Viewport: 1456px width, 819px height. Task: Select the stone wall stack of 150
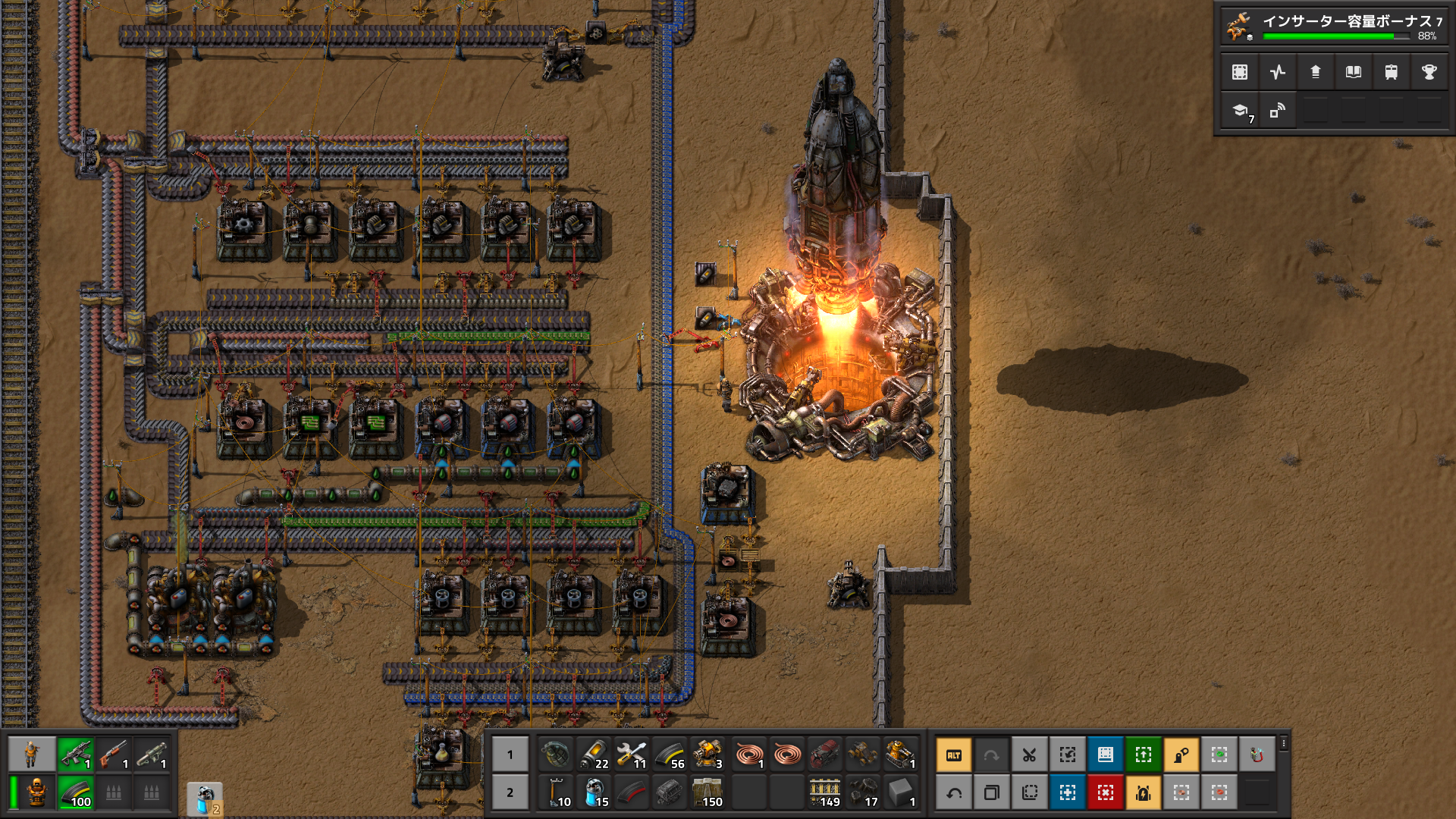point(708,792)
